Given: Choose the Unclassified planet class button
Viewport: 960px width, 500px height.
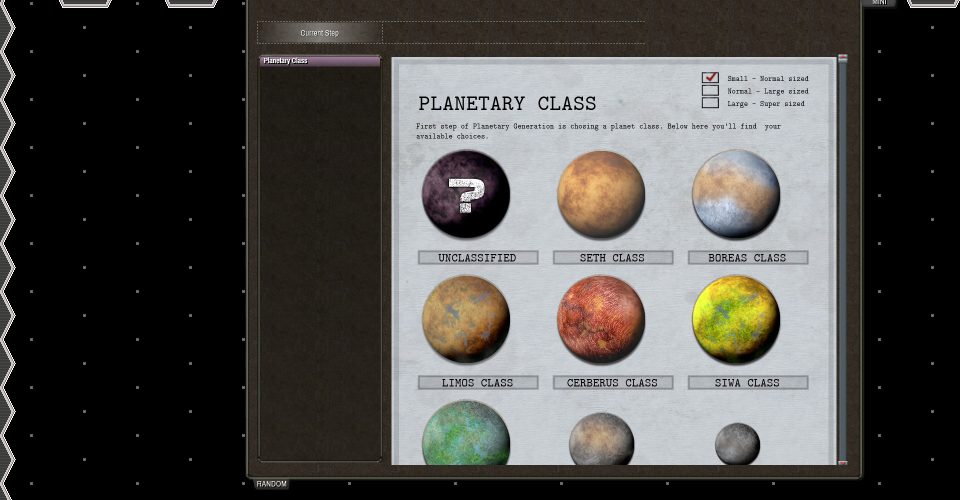Looking at the screenshot, I should pos(478,258).
